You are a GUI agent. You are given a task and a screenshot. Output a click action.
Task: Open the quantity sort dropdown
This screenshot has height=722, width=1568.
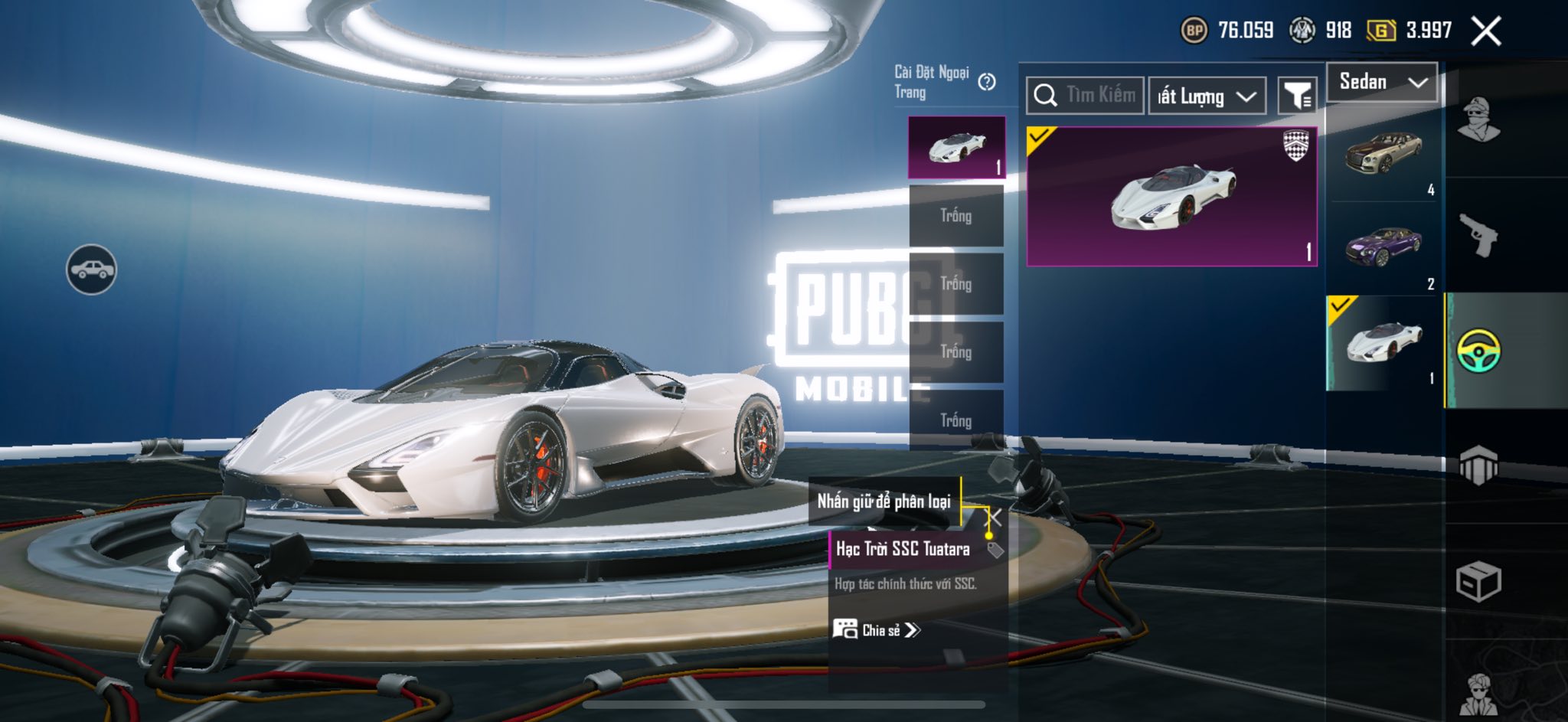1207,96
